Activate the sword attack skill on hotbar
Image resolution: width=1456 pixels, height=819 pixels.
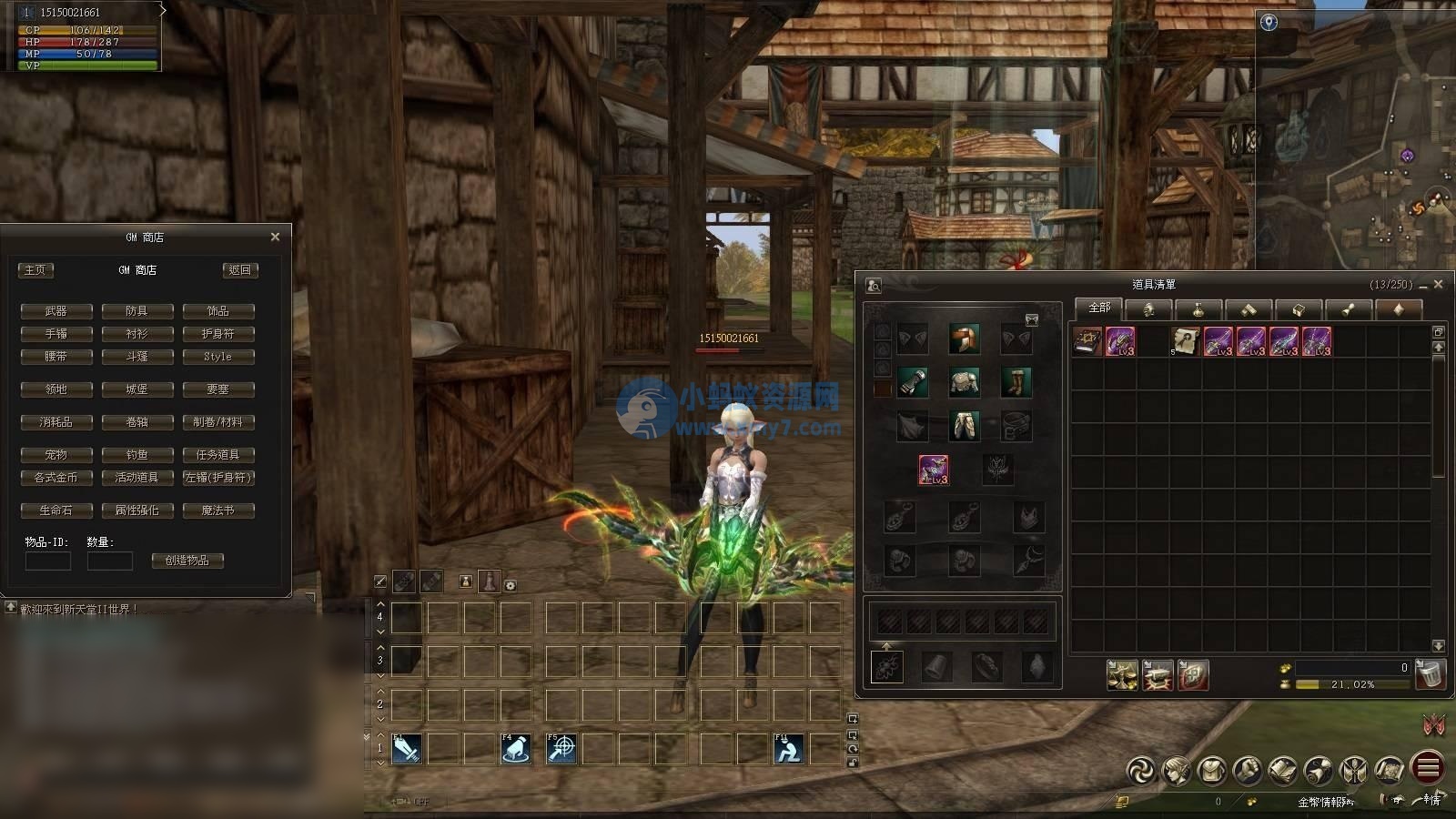[406, 748]
